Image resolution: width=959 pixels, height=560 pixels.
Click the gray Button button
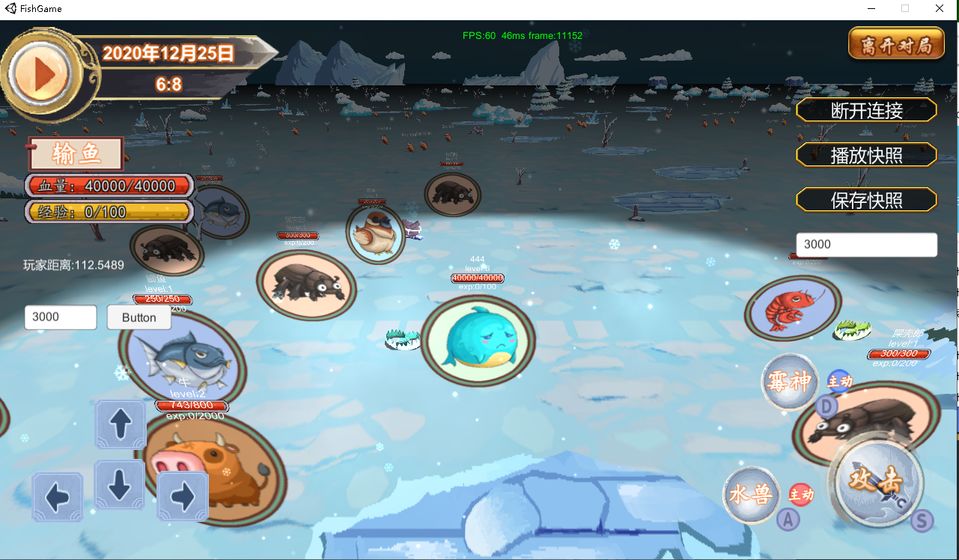[139, 317]
